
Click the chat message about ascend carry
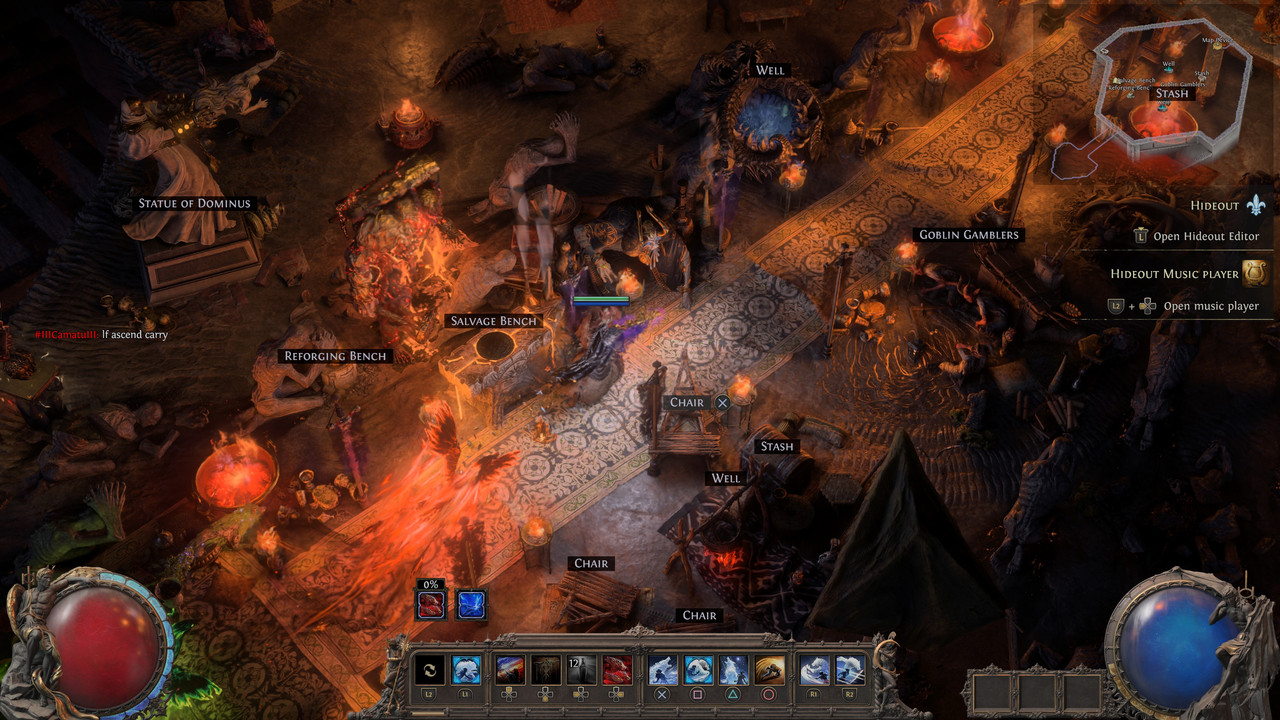pos(100,335)
